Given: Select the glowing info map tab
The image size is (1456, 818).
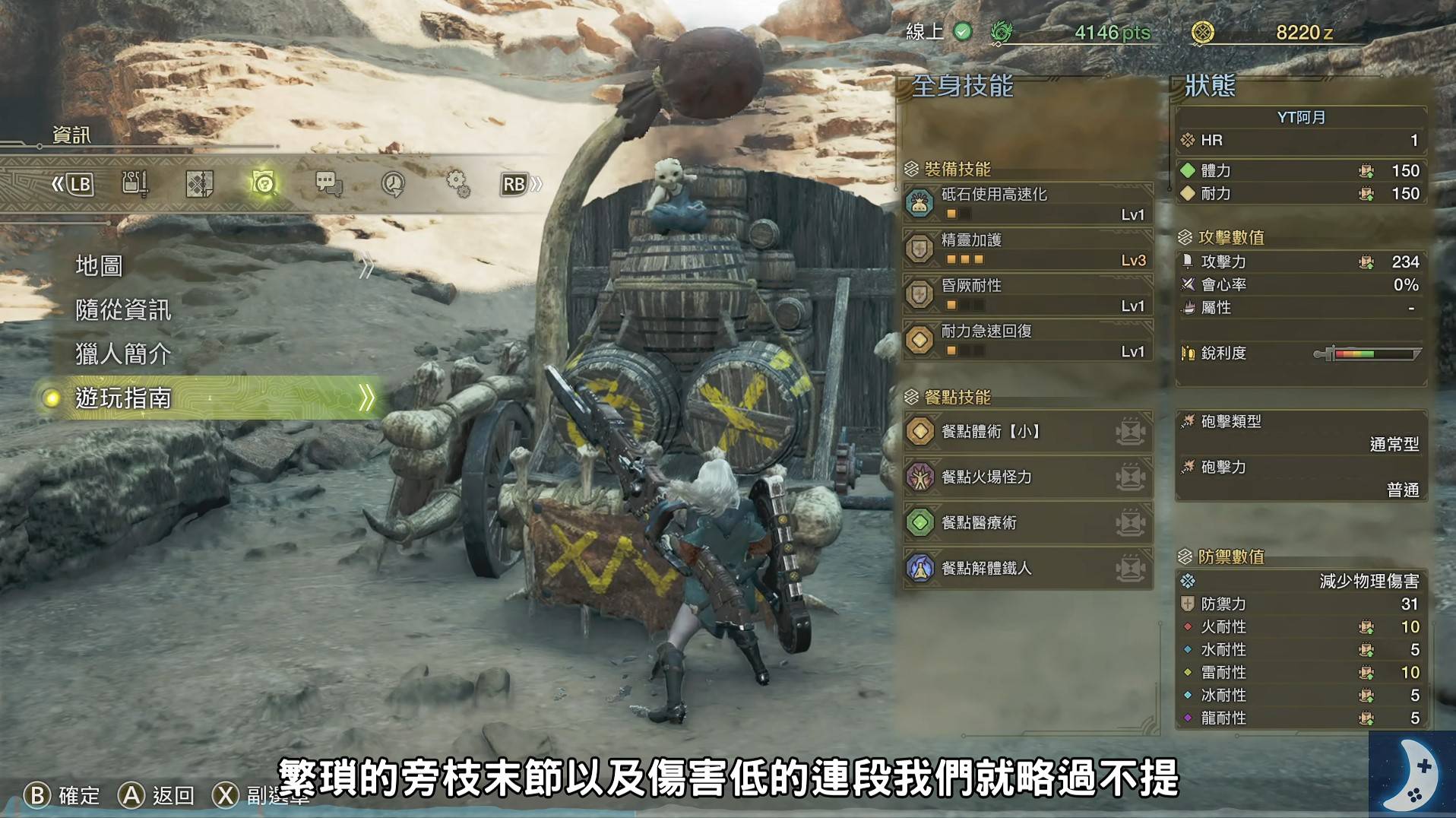Looking at the screenshot, I should point(263,184).
